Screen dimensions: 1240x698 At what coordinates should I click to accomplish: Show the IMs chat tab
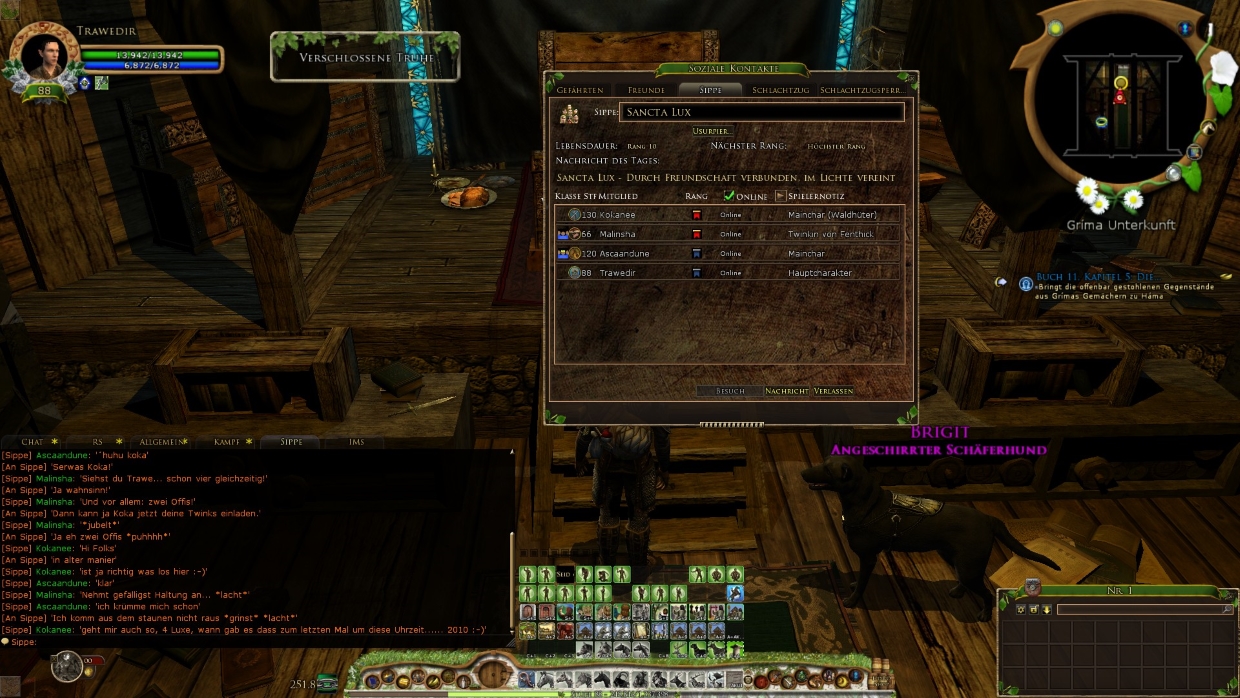357,441
